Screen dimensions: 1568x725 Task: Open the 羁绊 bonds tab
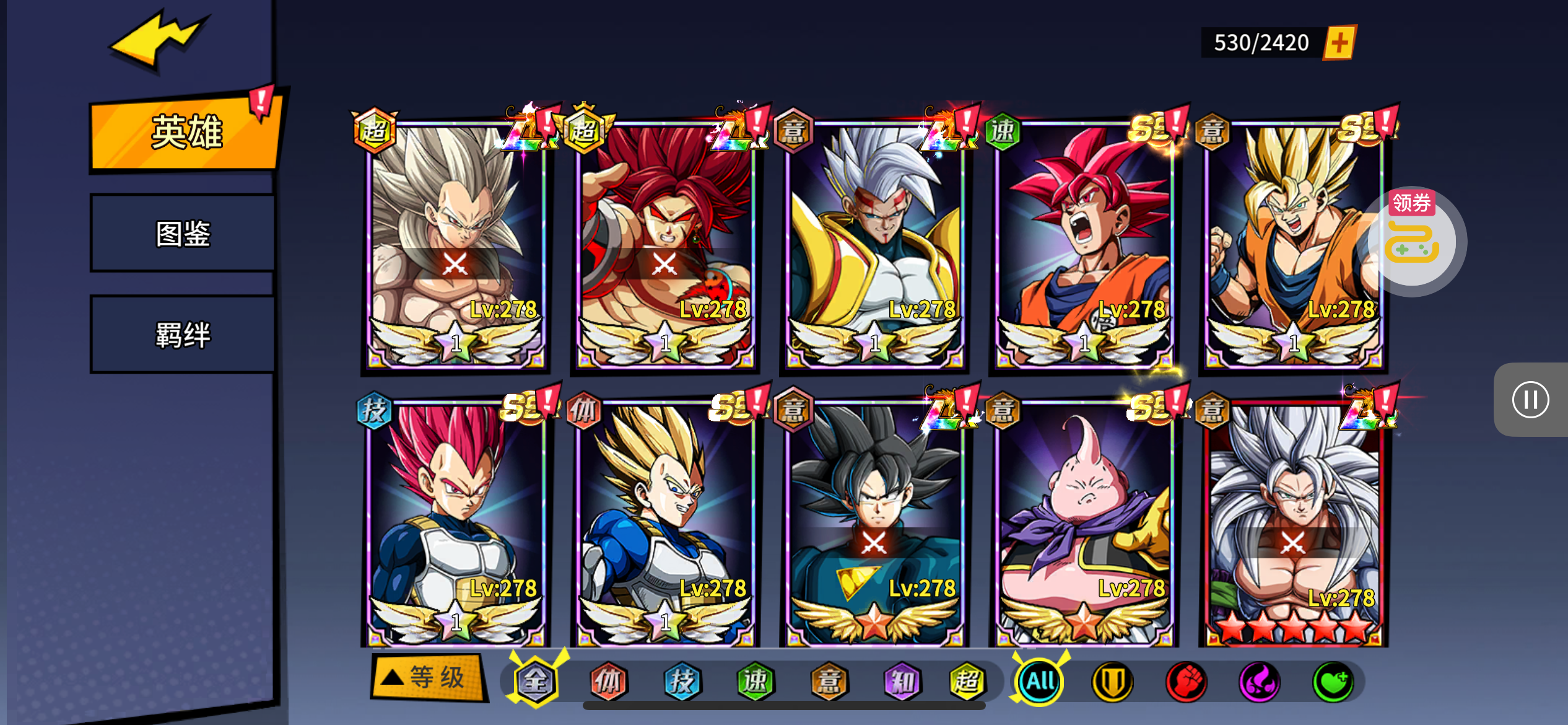[x=183, y=335]
